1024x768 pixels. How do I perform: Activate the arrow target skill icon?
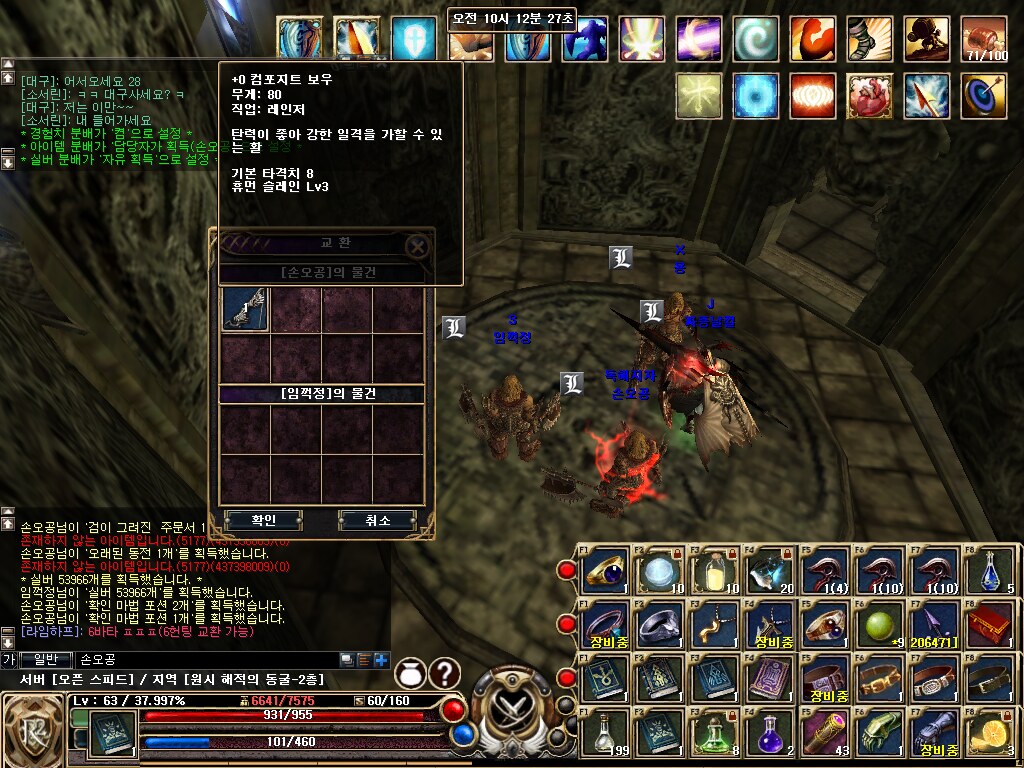pyautogui.click(x=984, y=97)
